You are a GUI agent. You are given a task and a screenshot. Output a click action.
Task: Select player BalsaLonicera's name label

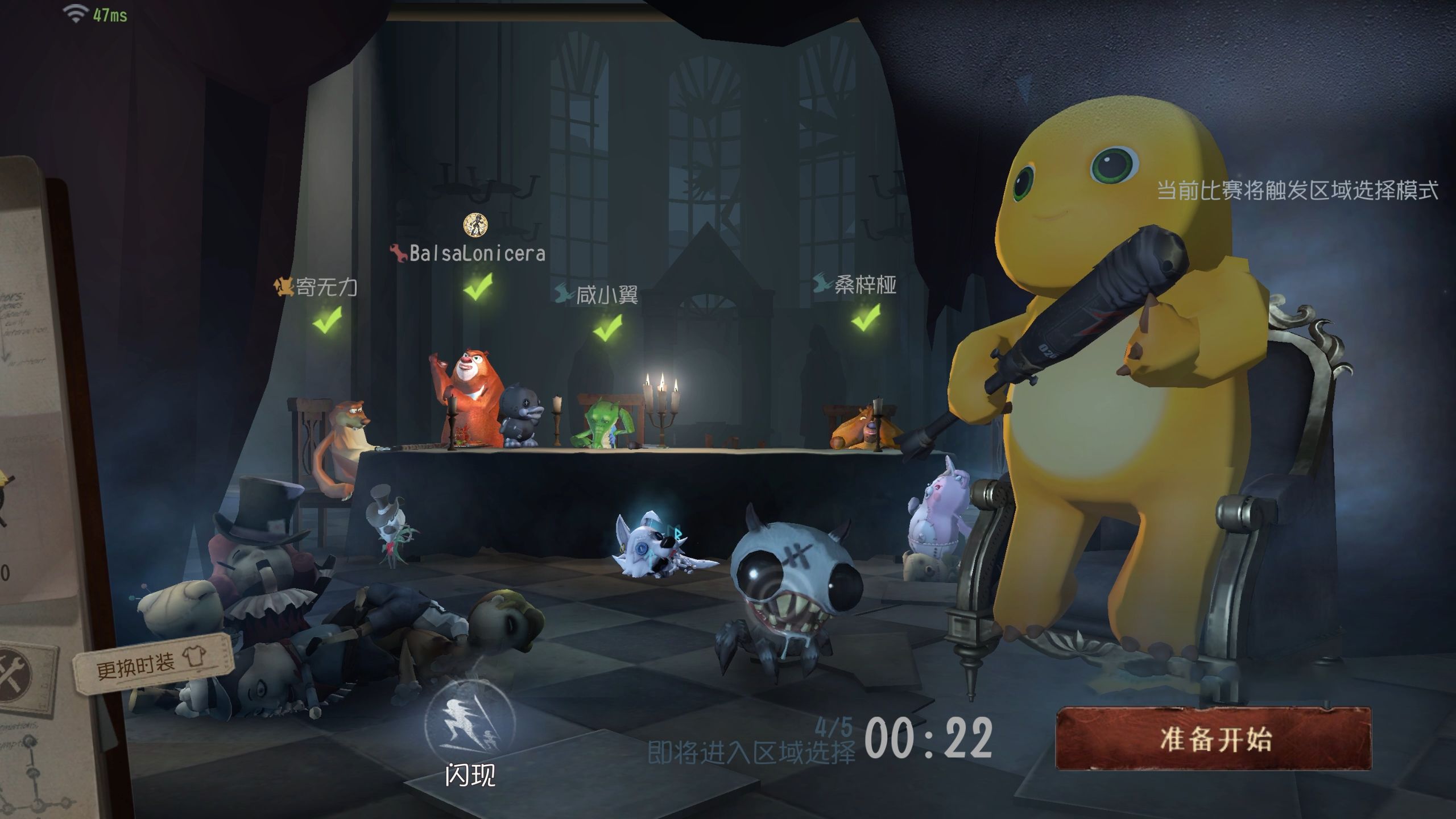click(x=477, y=253)
